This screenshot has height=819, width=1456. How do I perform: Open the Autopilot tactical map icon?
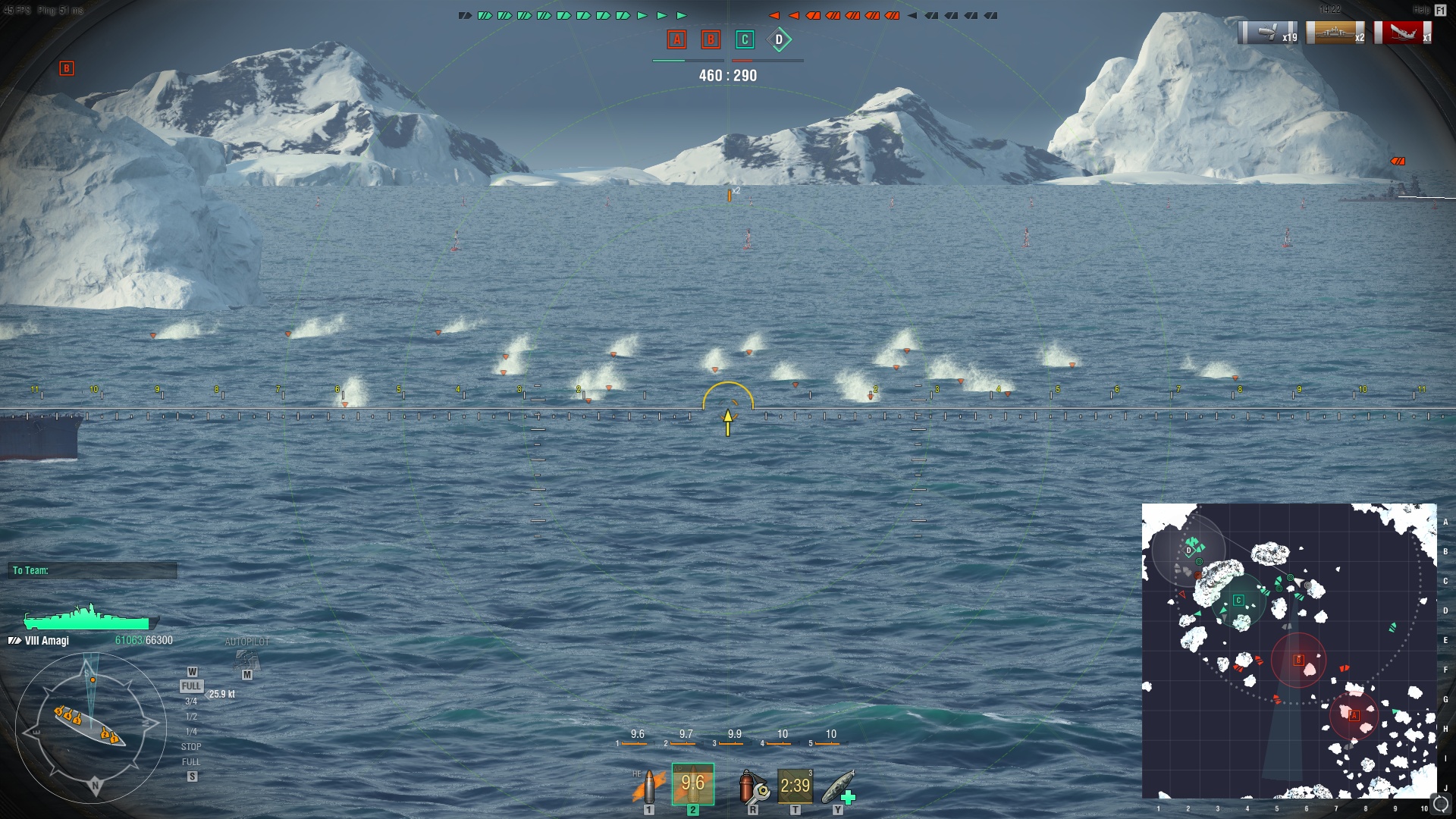(247, 660)
